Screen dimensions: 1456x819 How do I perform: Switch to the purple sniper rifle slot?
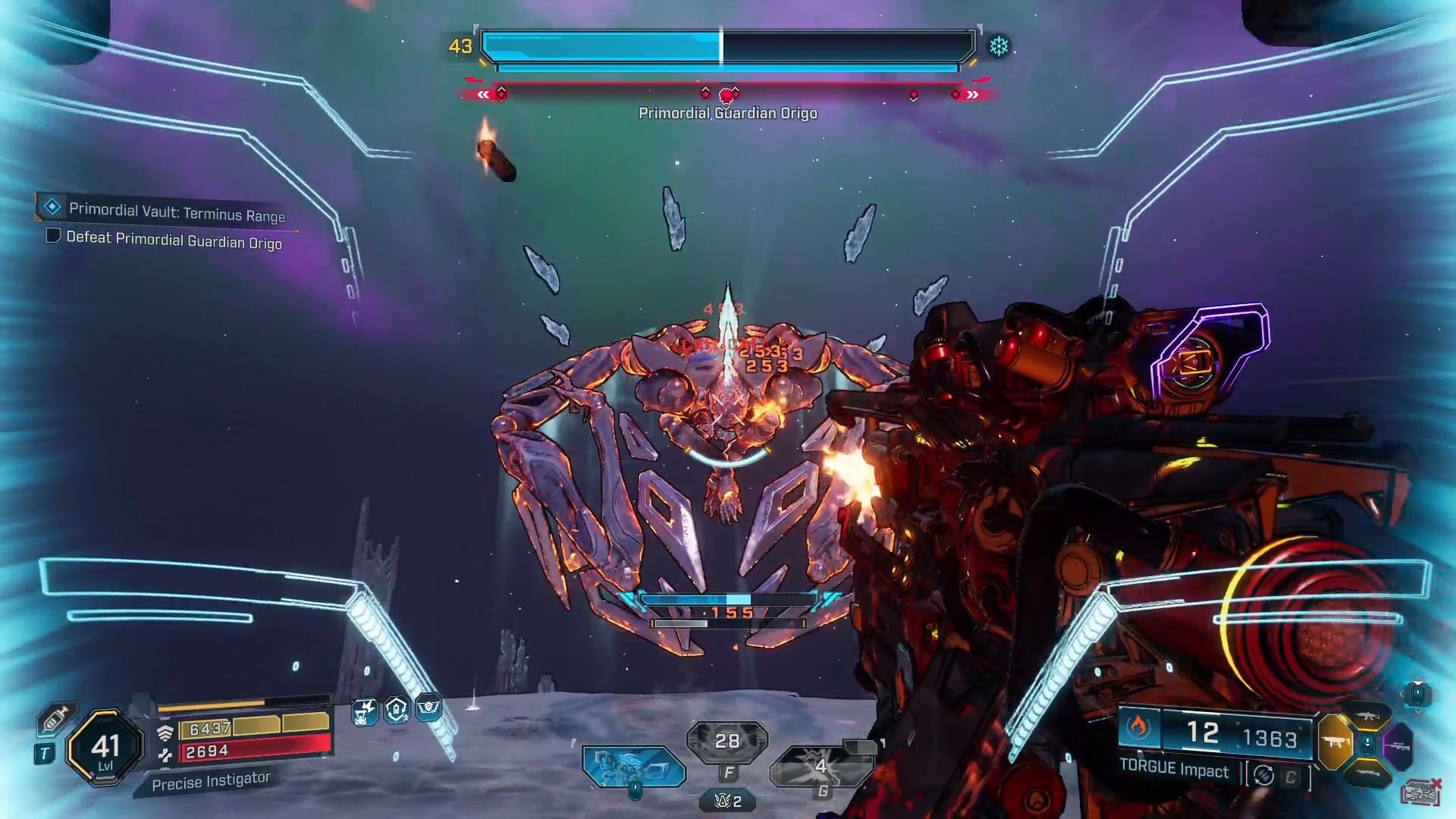1399,746
